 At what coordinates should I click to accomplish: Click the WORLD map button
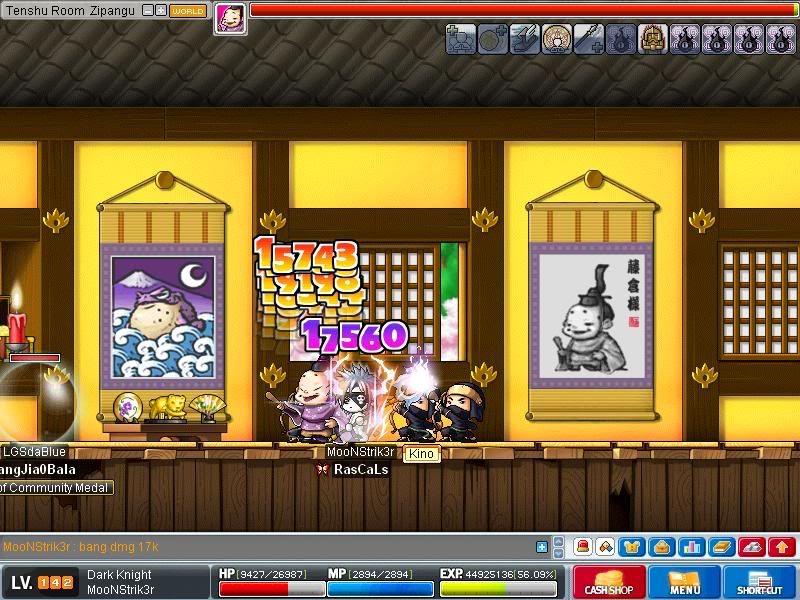pyautogui.click(x=187, y=11)
